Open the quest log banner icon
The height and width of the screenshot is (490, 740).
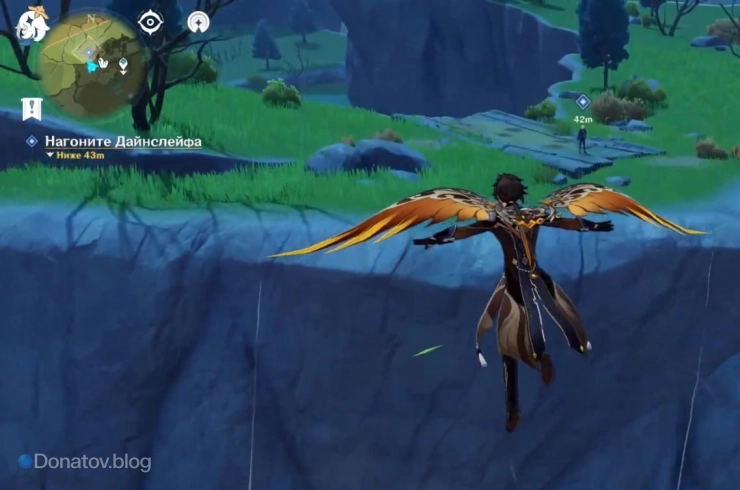[30, 108]
